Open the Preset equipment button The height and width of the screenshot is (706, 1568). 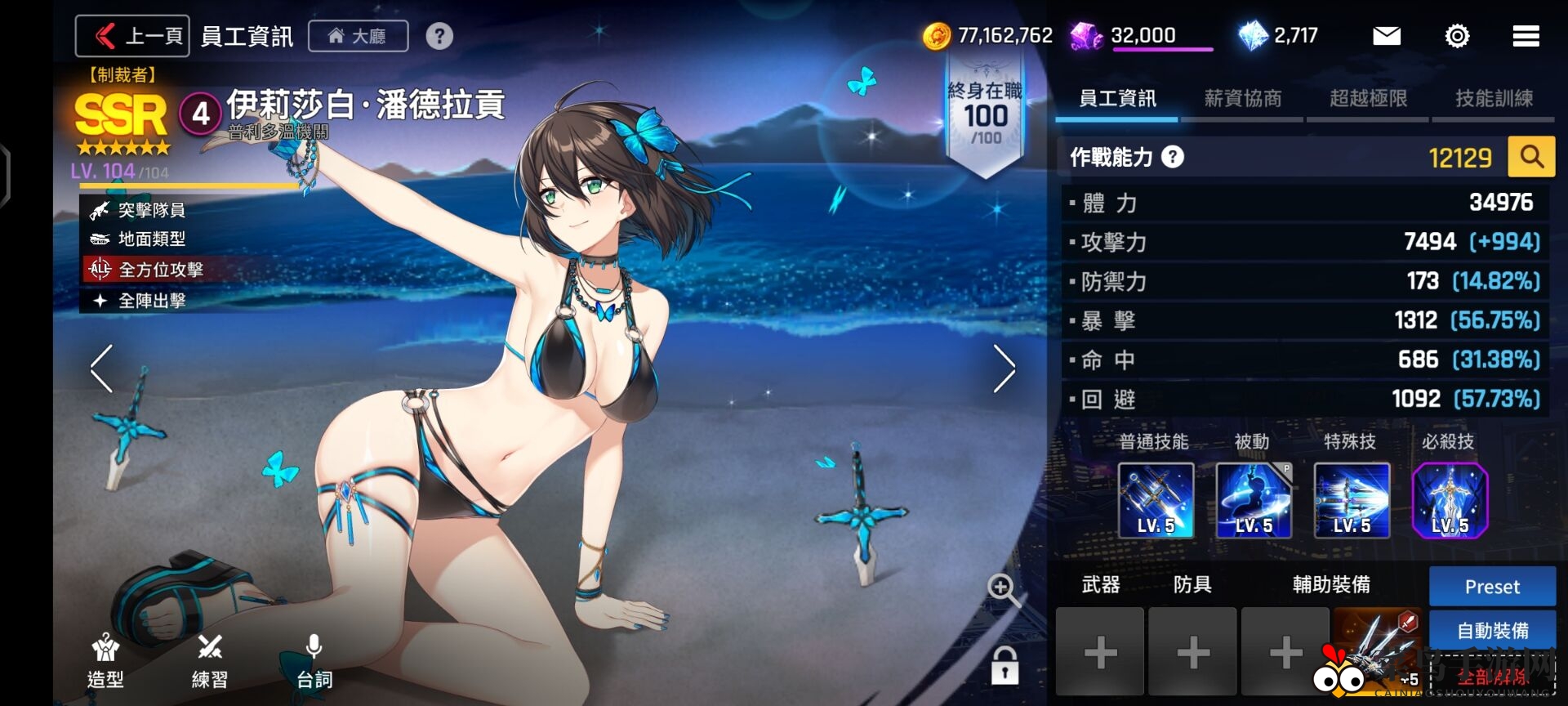click(x=1492, y=587)
